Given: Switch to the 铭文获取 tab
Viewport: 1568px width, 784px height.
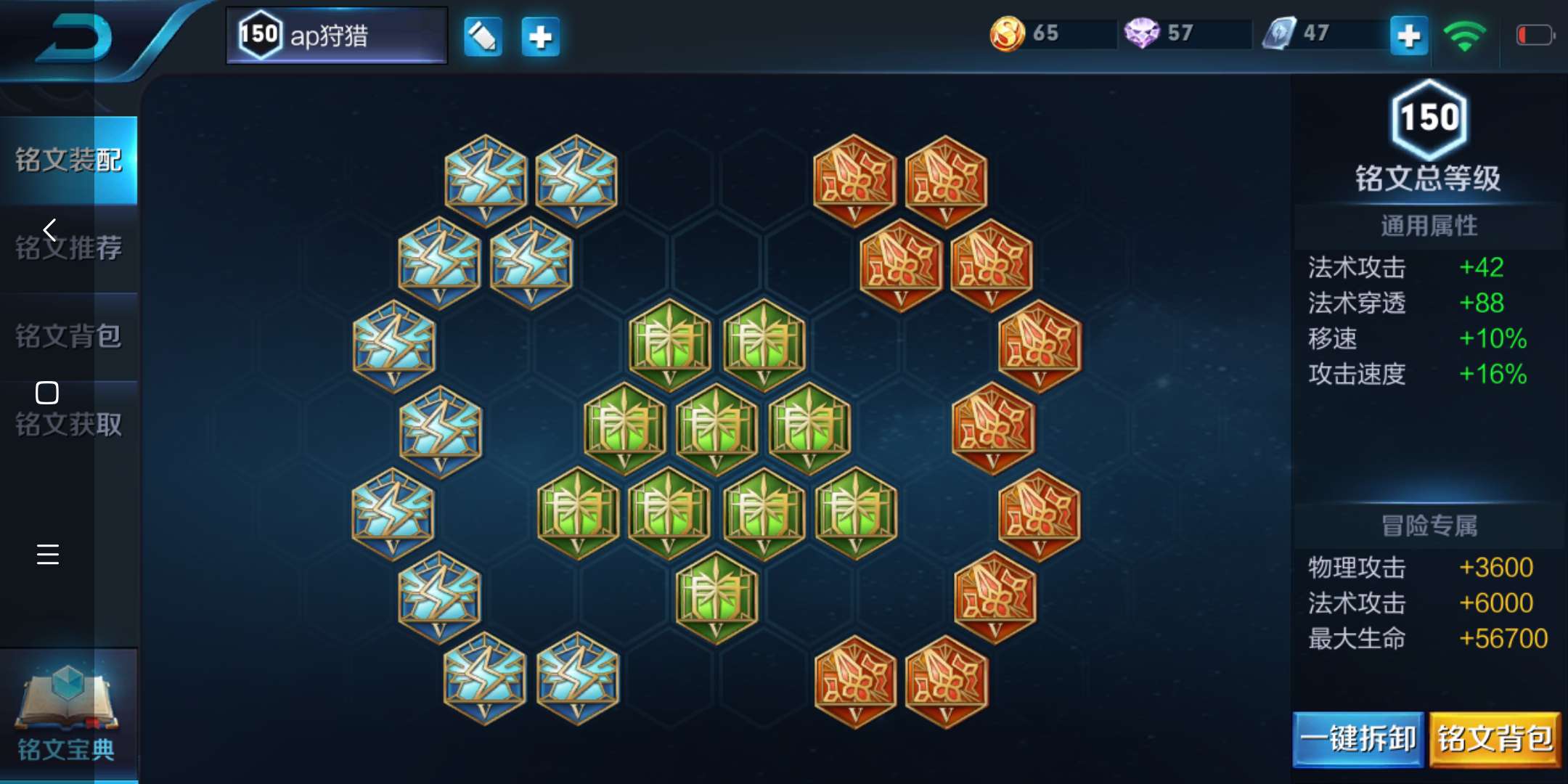Looking at the screenshot, I should [69, 425].
